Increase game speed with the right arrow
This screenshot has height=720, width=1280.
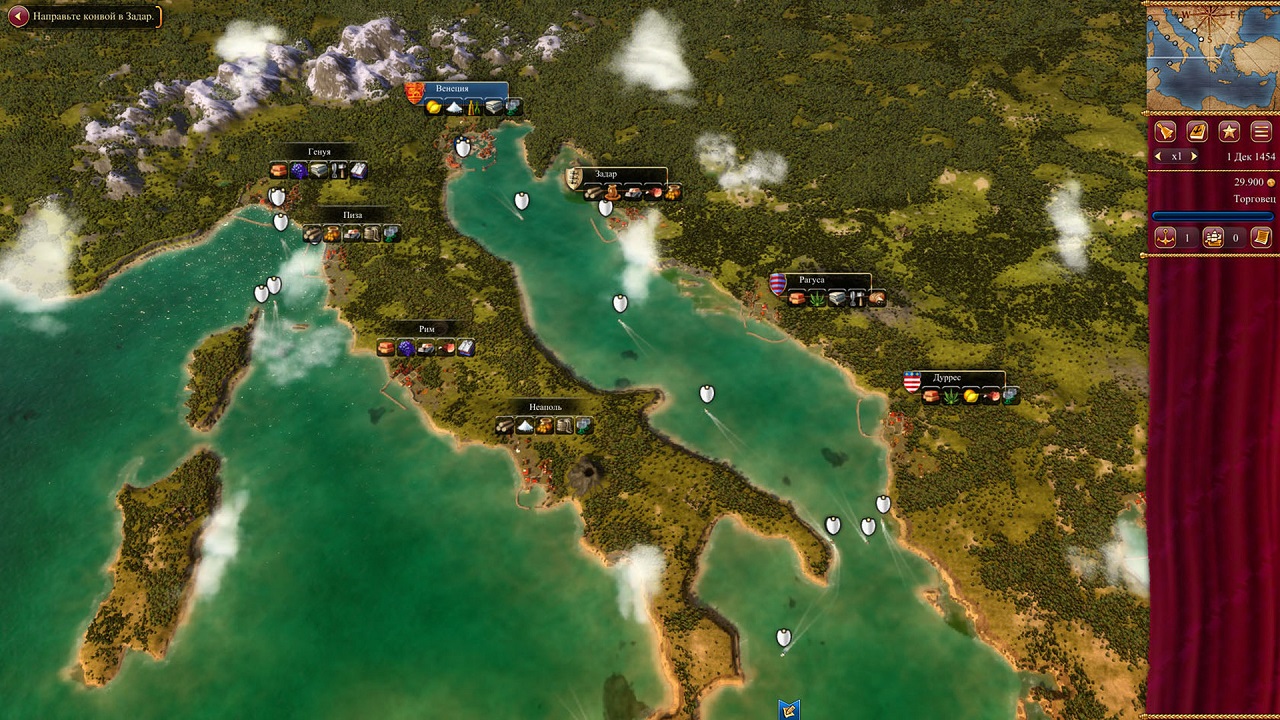(1194, 157)
